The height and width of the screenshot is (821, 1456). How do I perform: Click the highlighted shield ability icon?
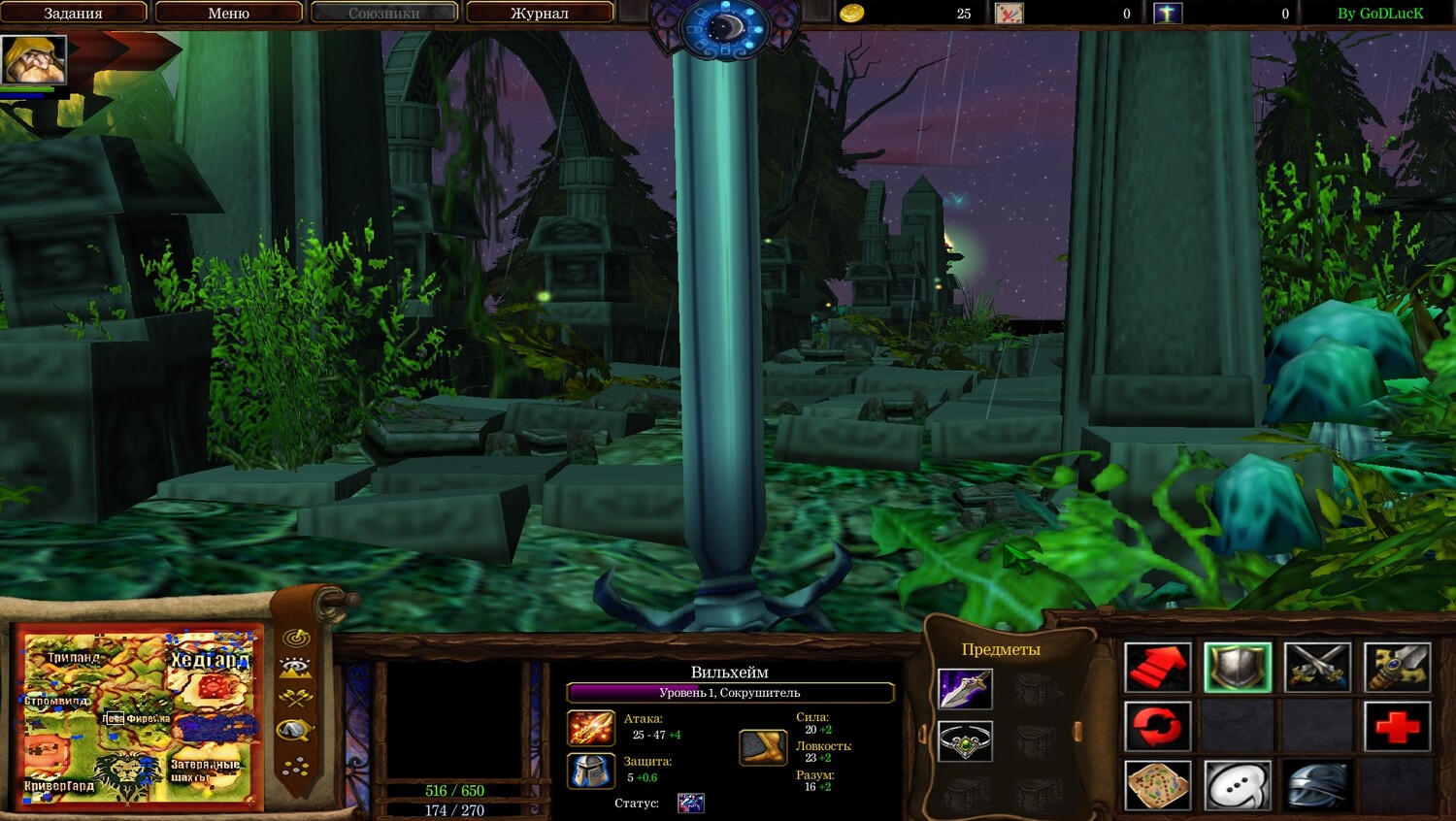click(x=1237, y=668)
